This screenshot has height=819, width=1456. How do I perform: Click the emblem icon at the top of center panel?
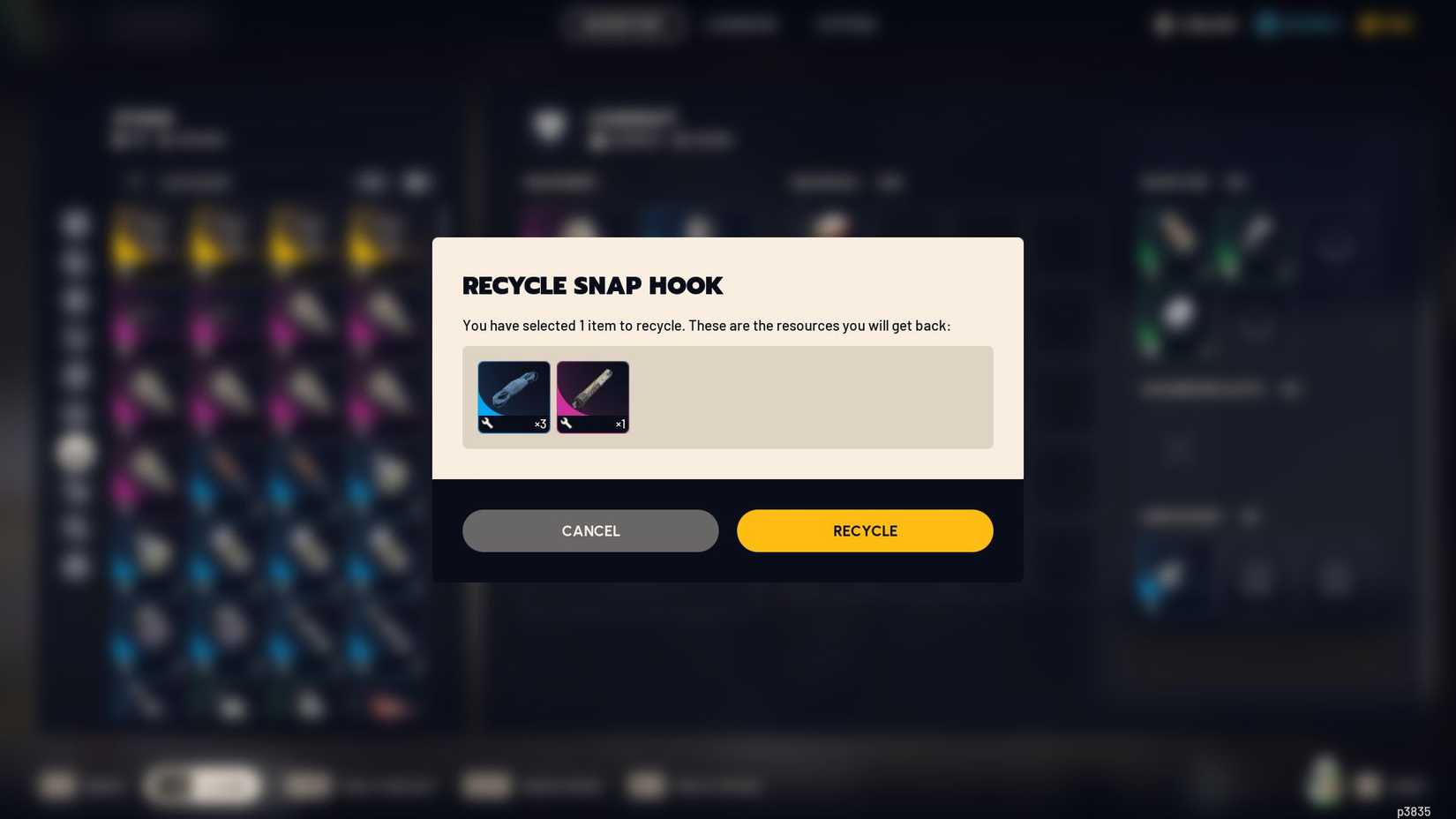click(547, 126)
